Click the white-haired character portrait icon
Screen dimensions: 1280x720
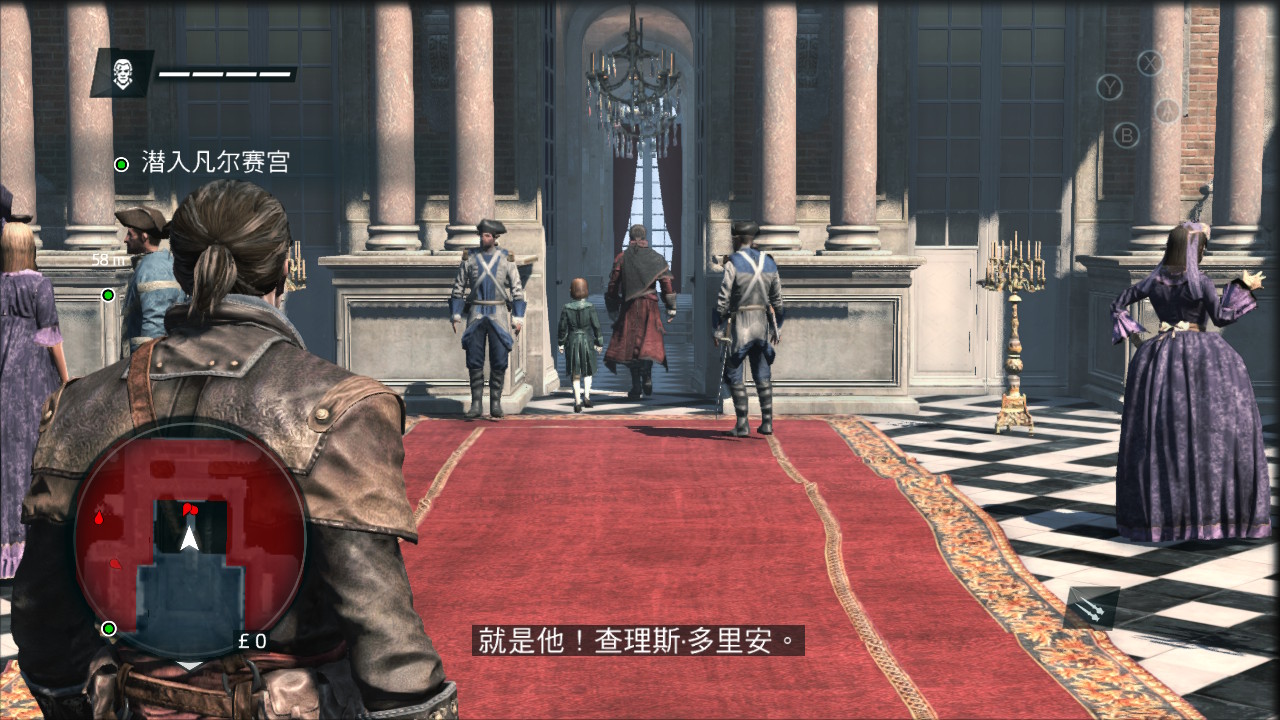122,73
